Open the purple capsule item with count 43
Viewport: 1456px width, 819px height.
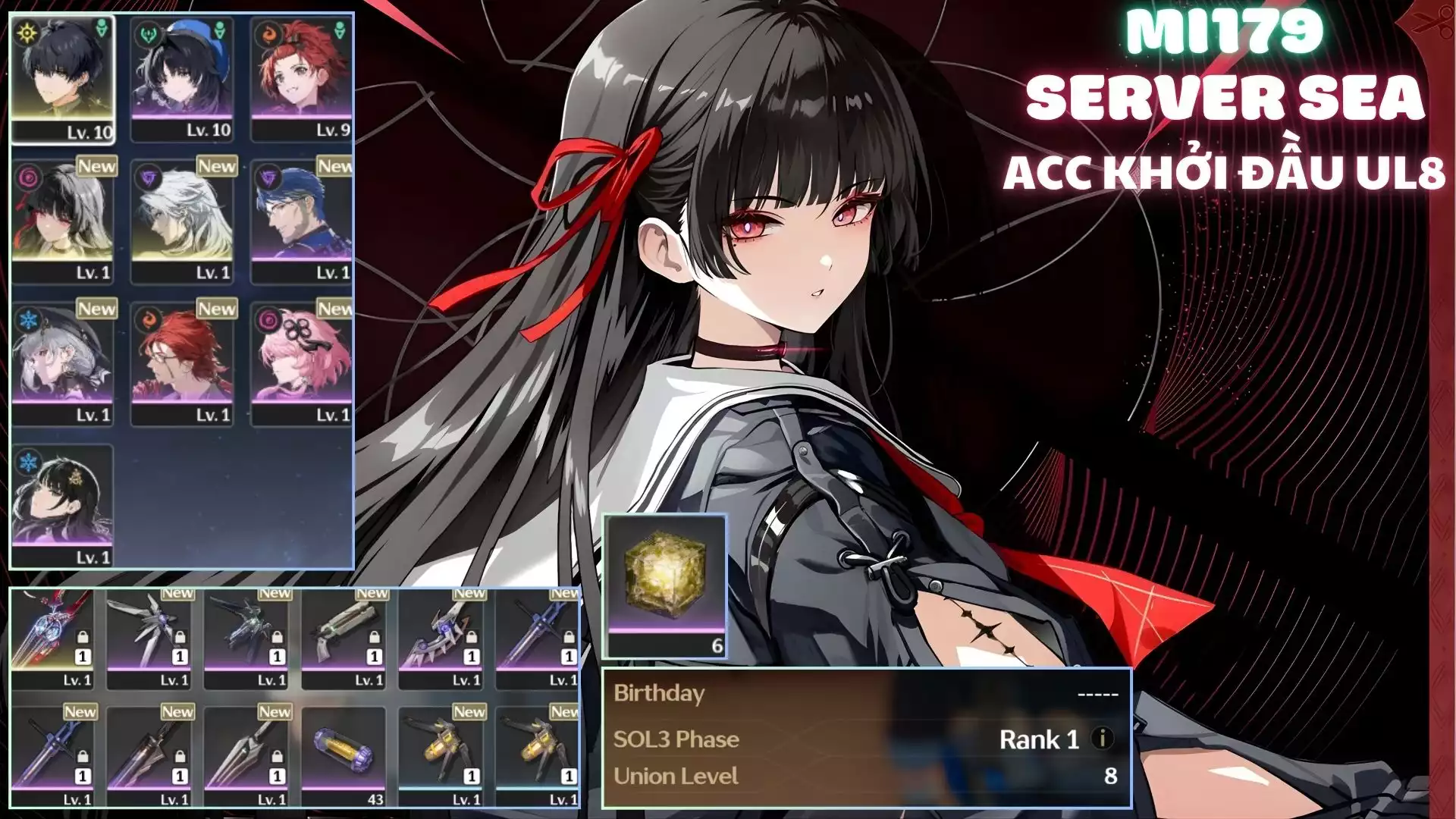[344, 757]
